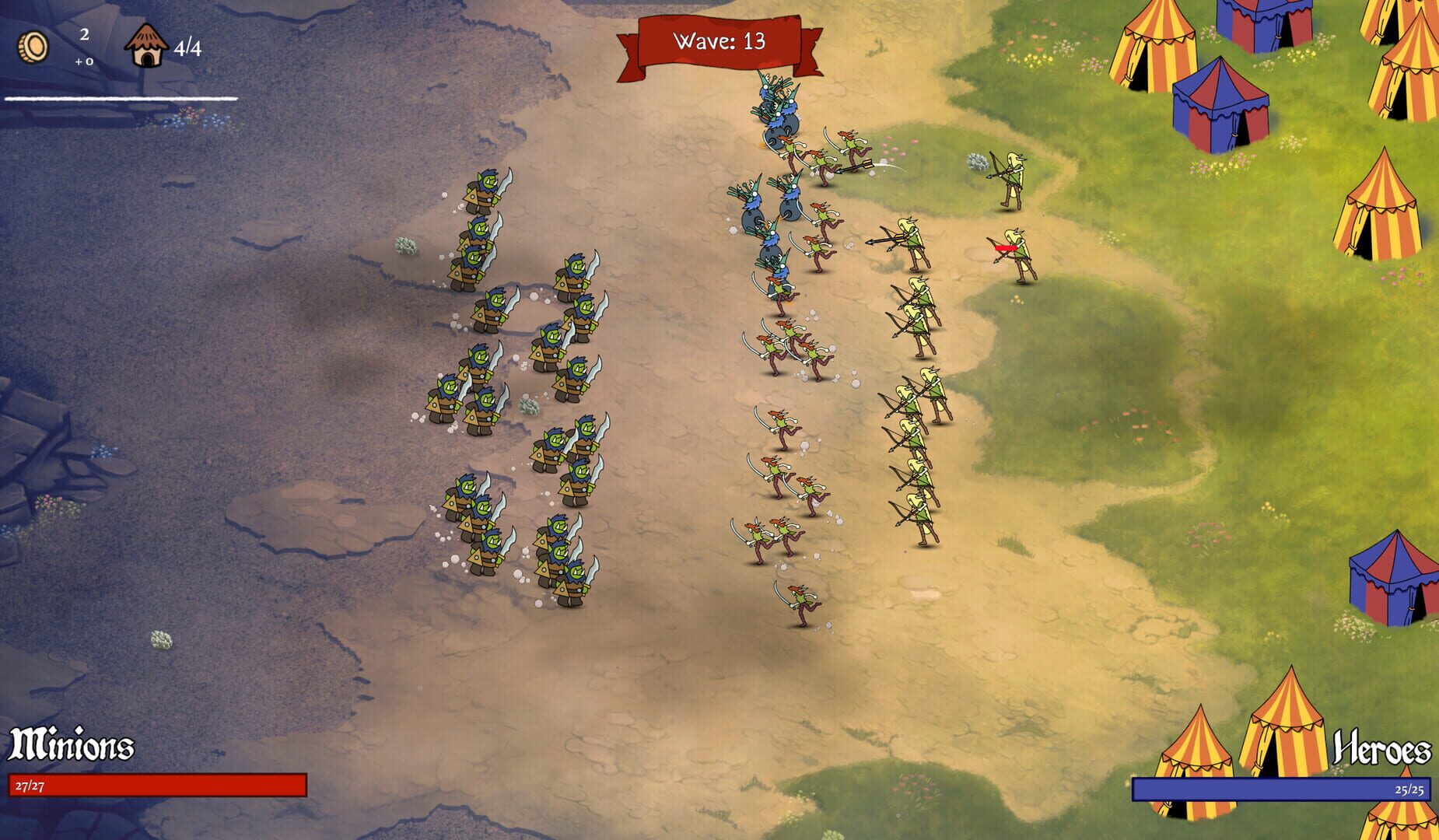Click the +0 income indicator
The image size is (1439, 840).
(86, 62)
